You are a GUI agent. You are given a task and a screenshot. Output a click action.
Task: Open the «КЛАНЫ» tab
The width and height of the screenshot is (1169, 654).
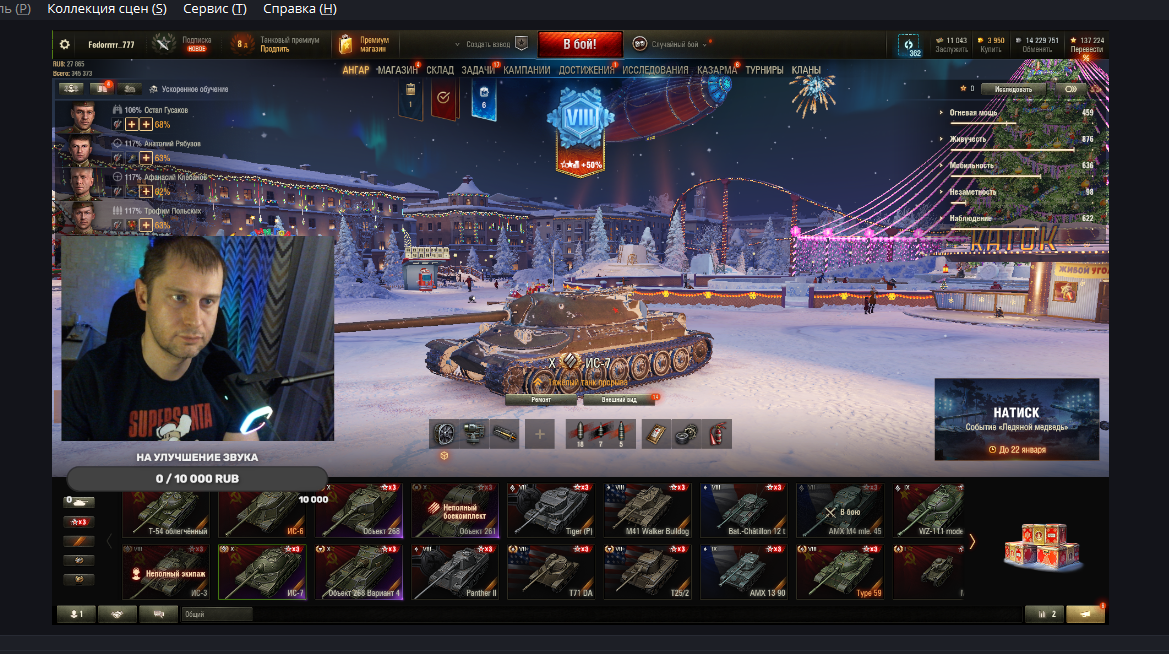(x=806, y=70)
